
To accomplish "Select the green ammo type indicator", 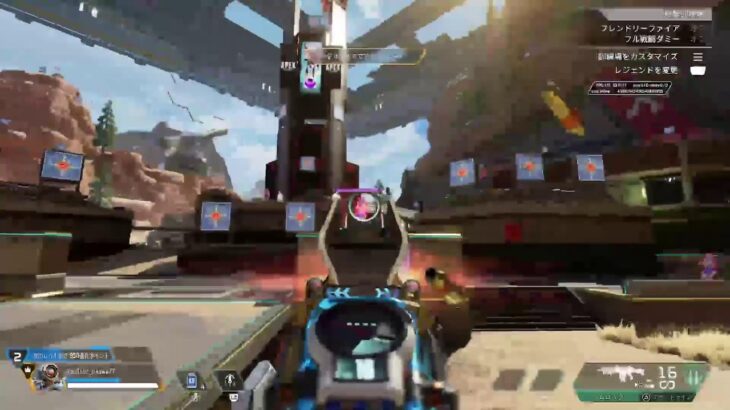I will (x=692, y=378).
